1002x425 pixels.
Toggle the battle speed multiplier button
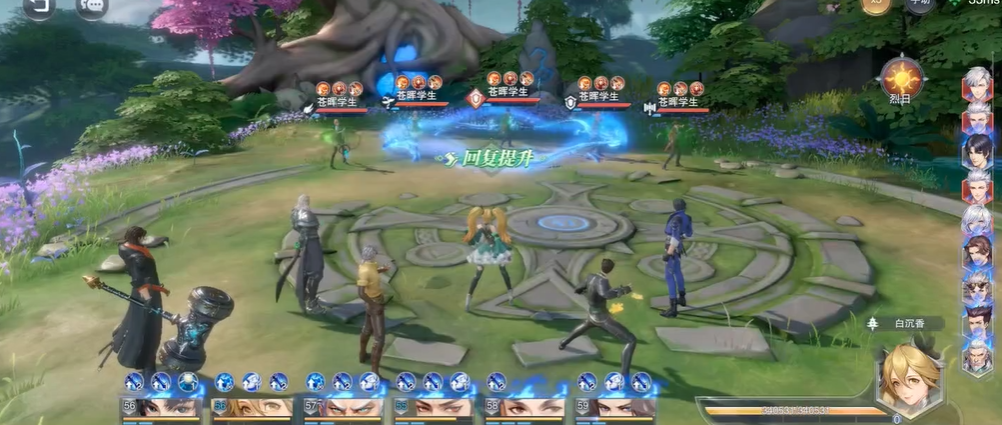876,4
